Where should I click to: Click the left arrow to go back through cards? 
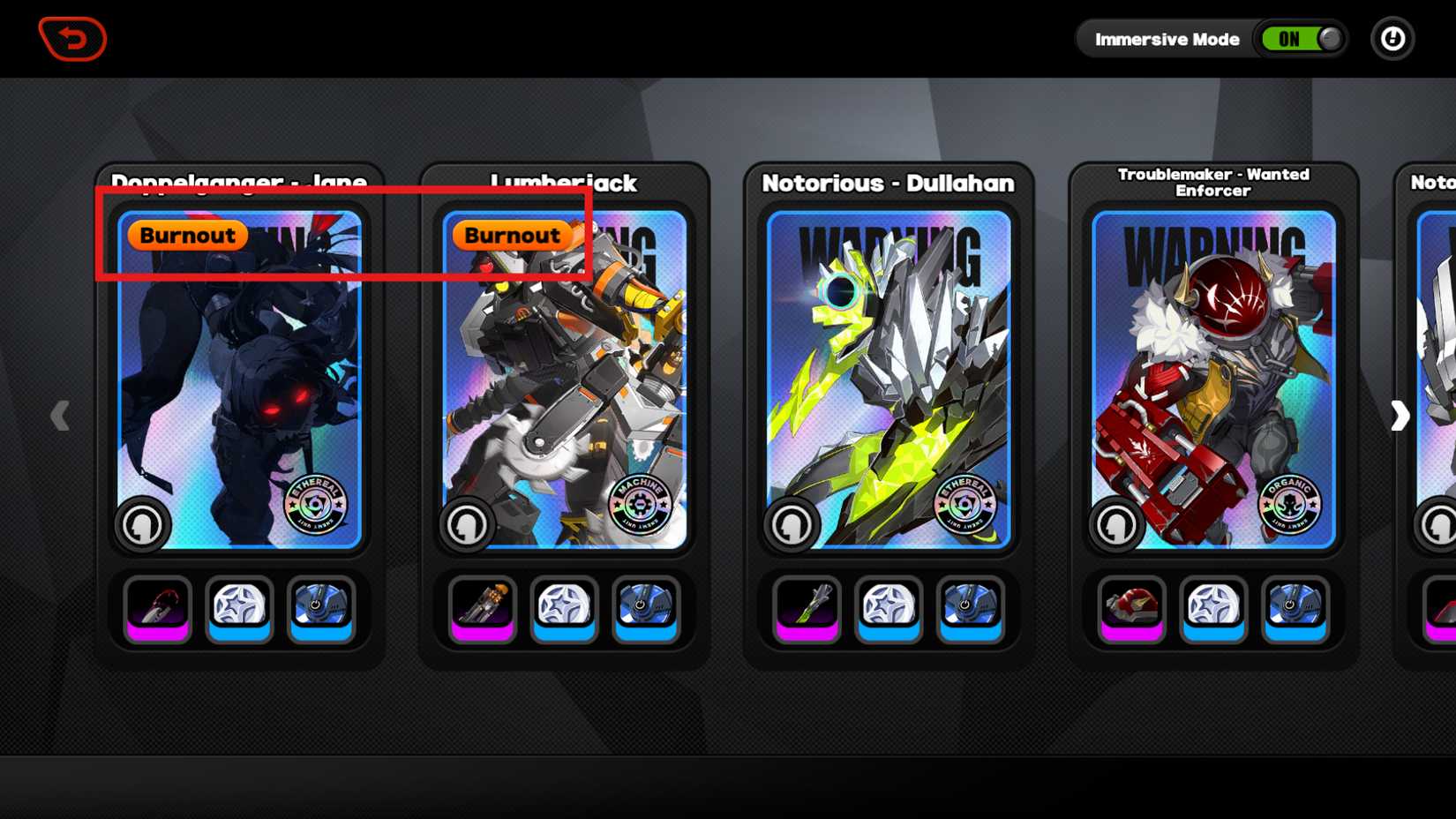click(60, 416)
